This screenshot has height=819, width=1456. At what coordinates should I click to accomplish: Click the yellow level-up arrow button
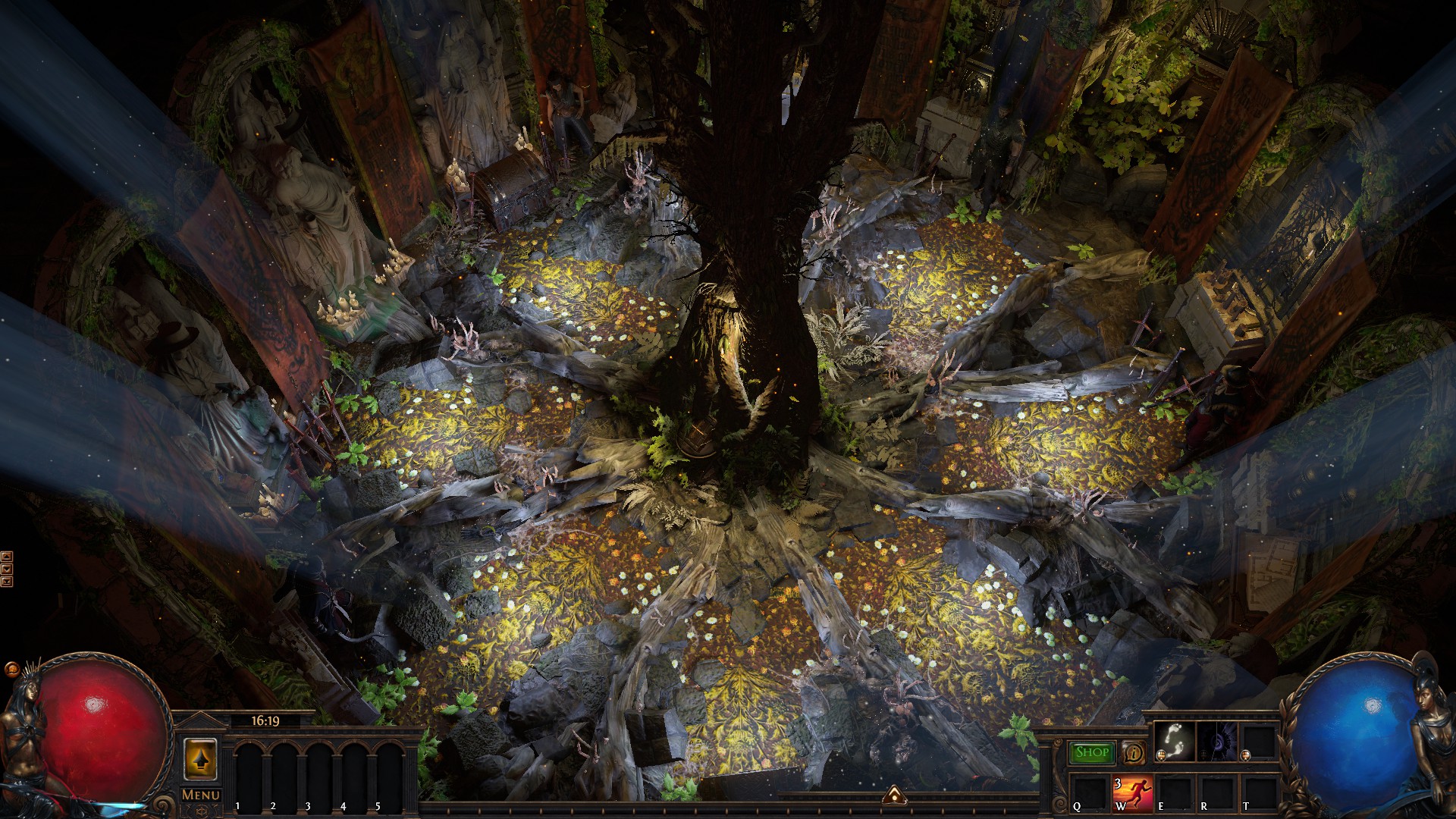pos(200,760)
